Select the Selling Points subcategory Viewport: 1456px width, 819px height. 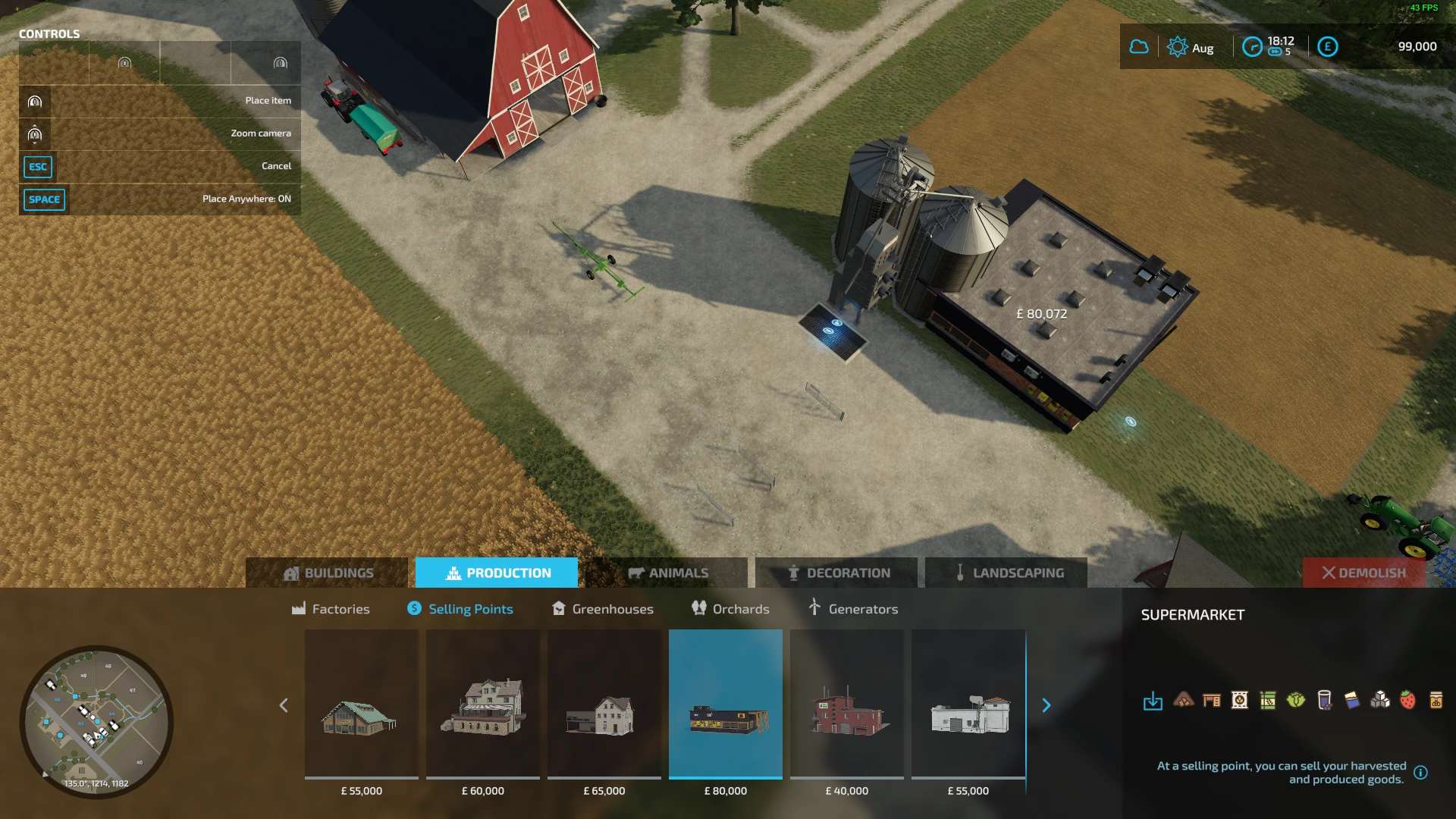pos(460,609)
